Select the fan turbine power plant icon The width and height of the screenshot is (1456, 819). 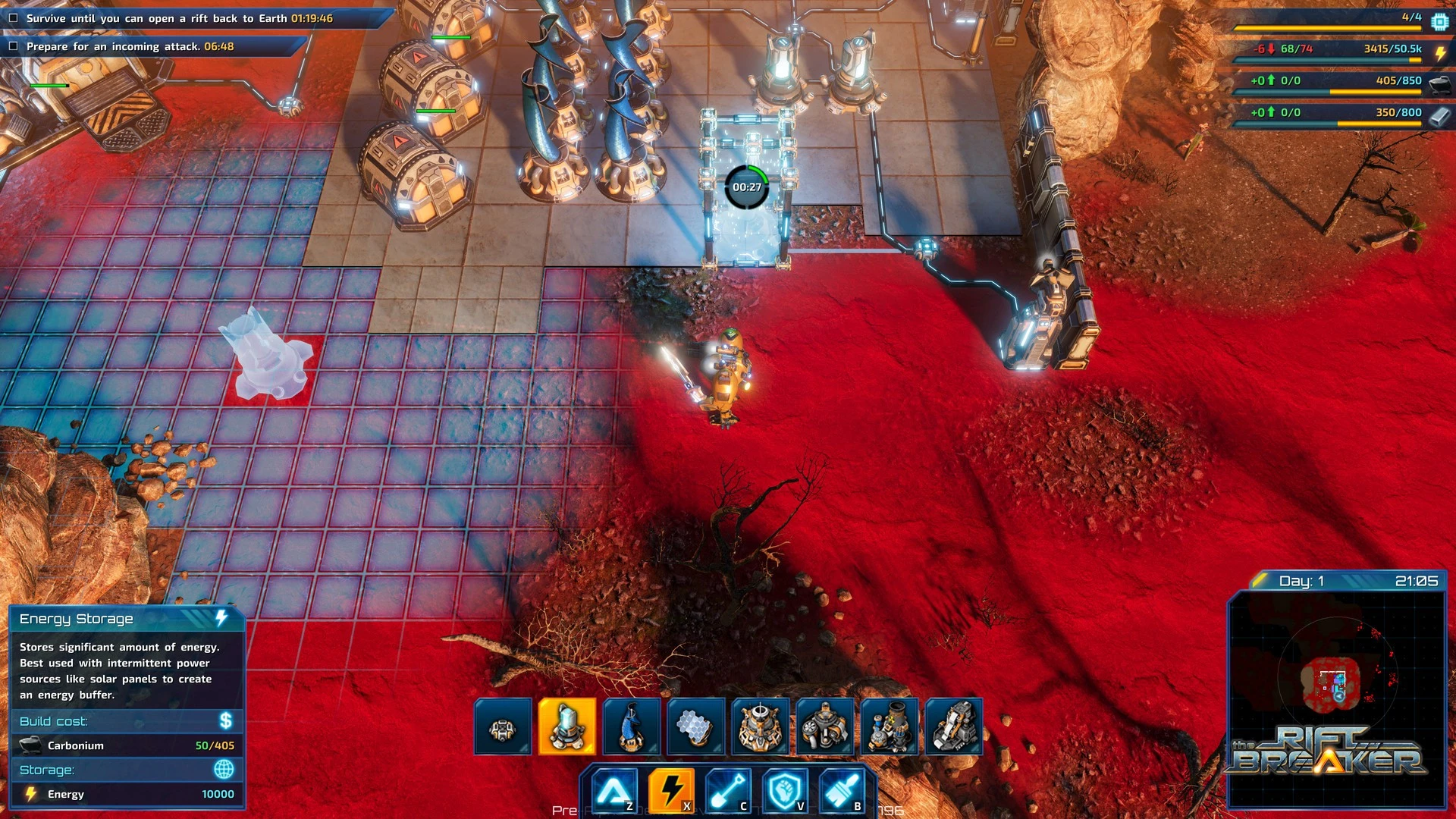click(824, 727)
